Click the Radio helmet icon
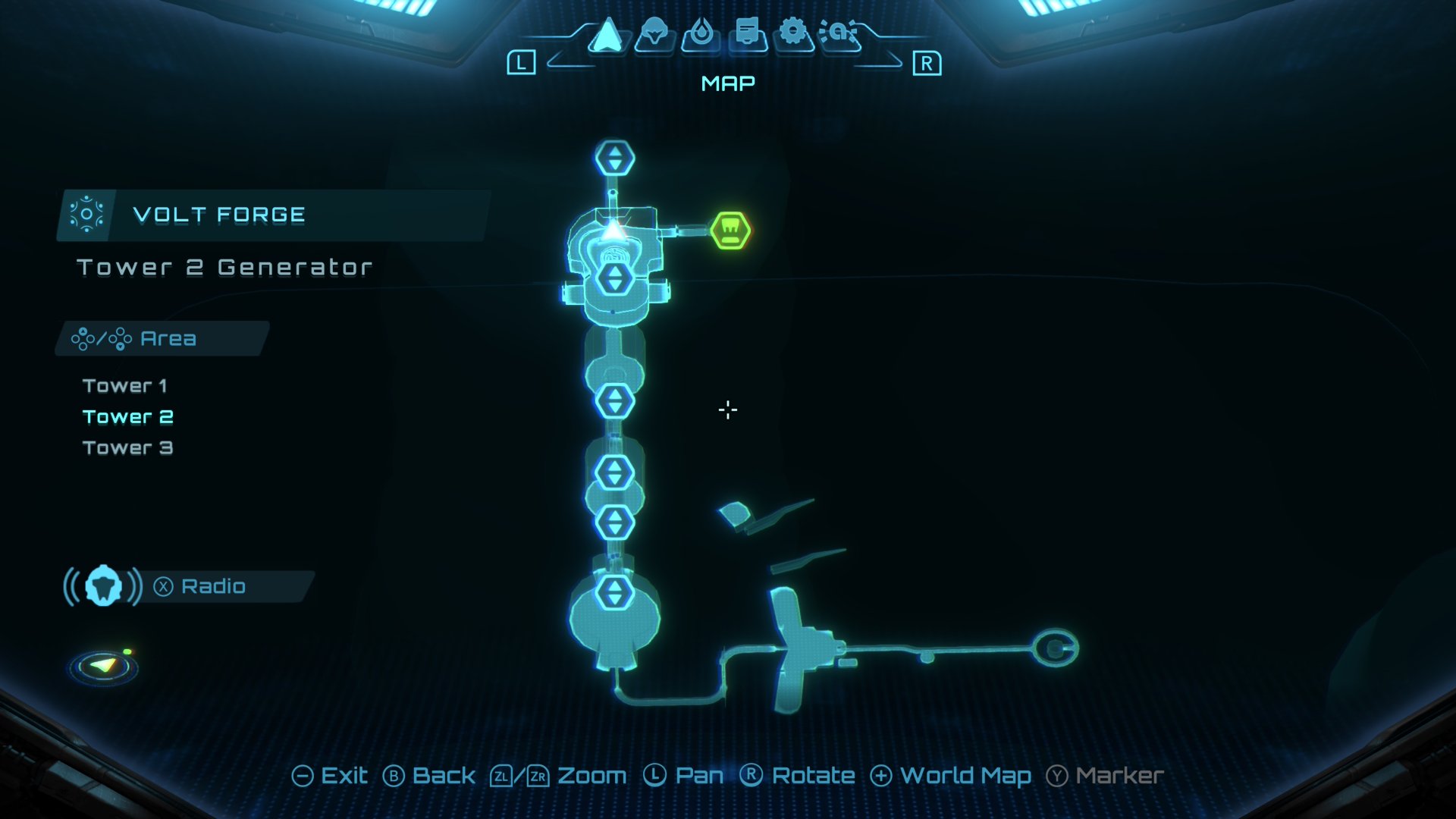Screen dimensions: 1456x819 [x=104, y=586]
